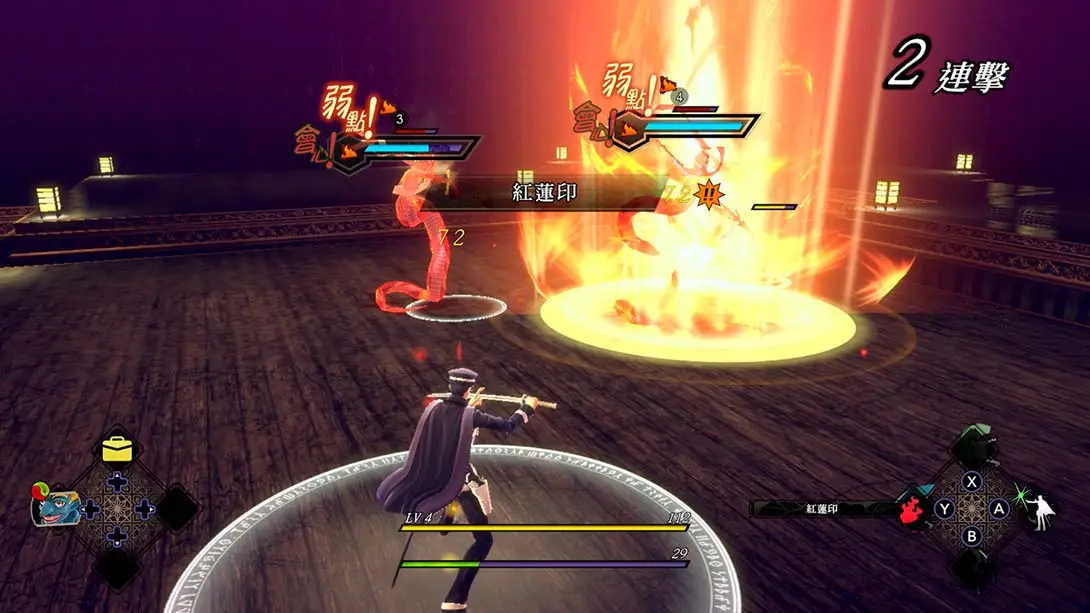The image size is (1090, 613).
Task: Open the yellow briefcase item slot
Action: pos(118,449)
